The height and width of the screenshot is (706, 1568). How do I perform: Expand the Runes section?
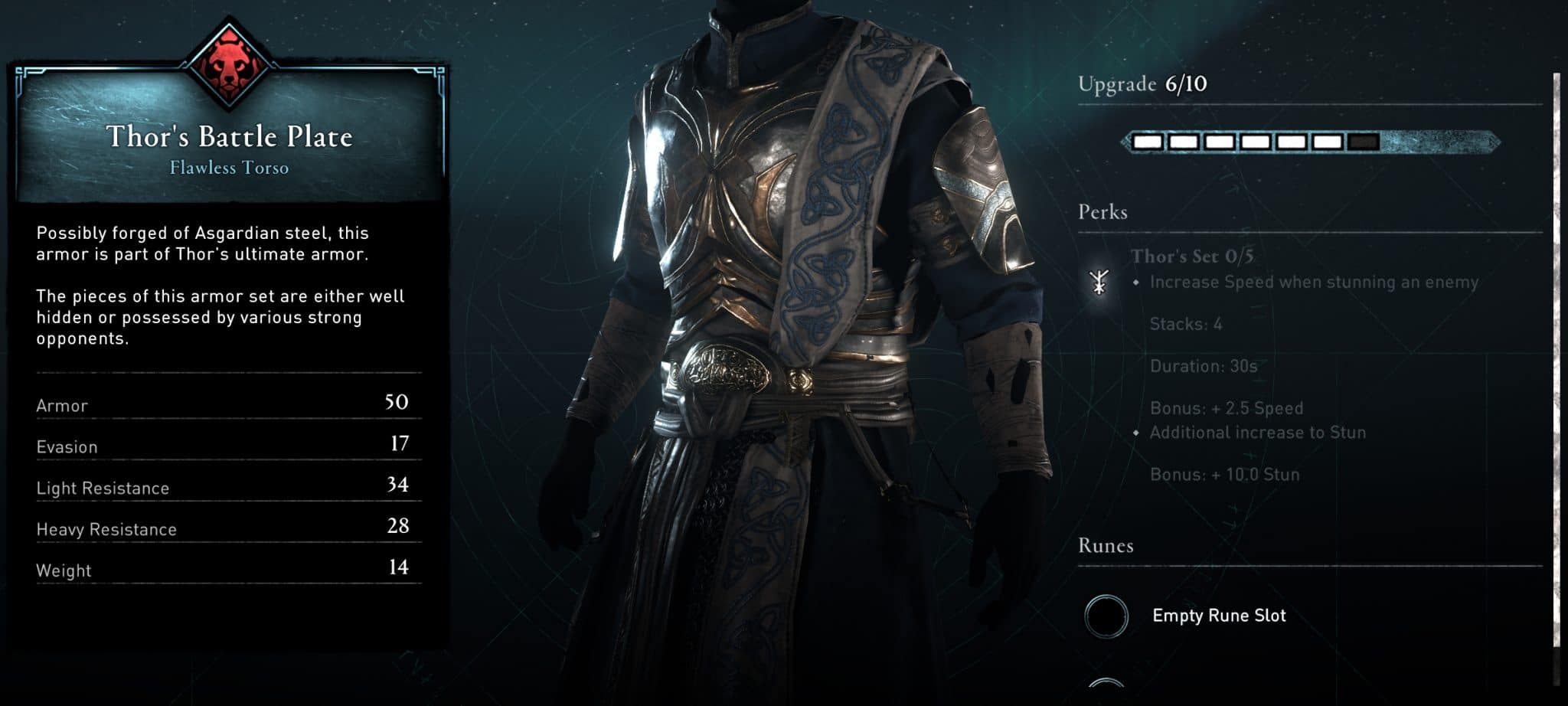[1105, 545]
